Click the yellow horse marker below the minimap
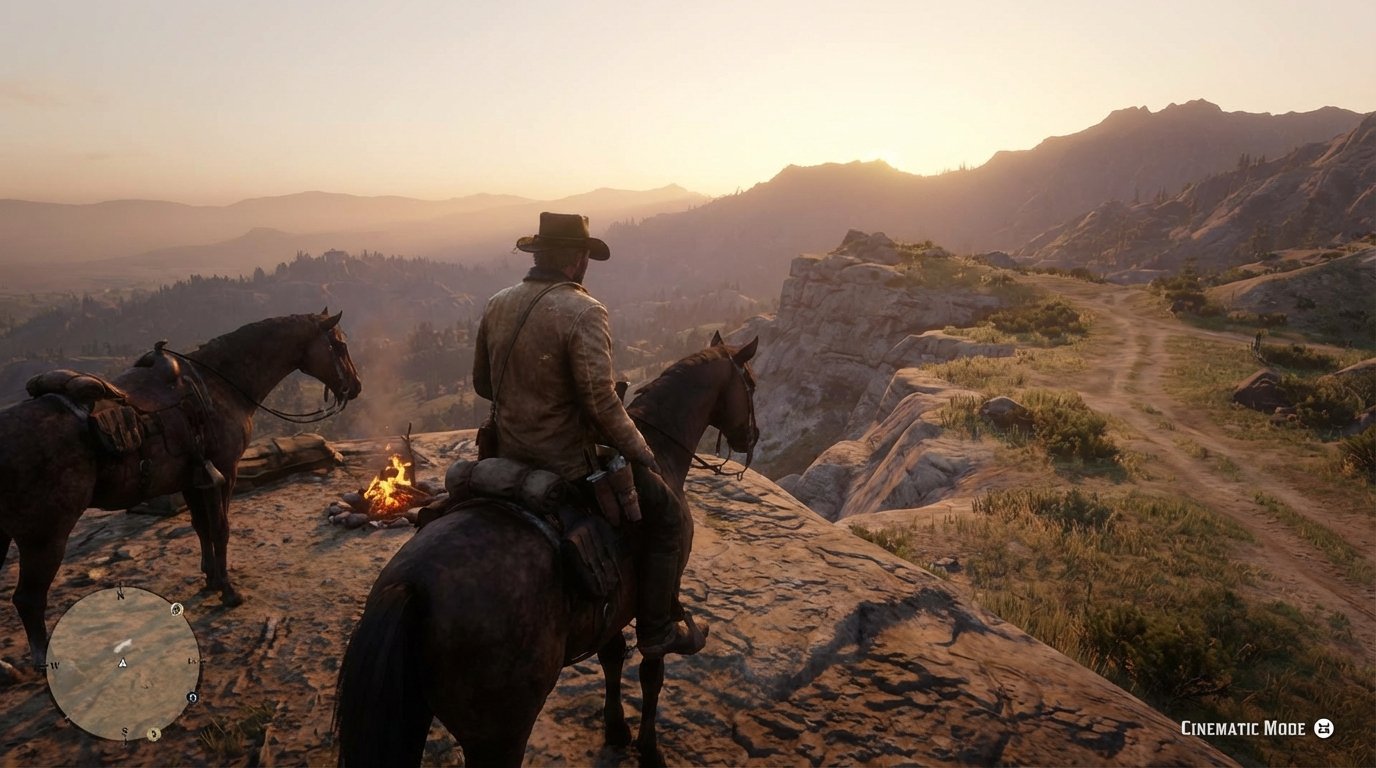Screen dimensions: 1376x768 (x=153, y=733)
